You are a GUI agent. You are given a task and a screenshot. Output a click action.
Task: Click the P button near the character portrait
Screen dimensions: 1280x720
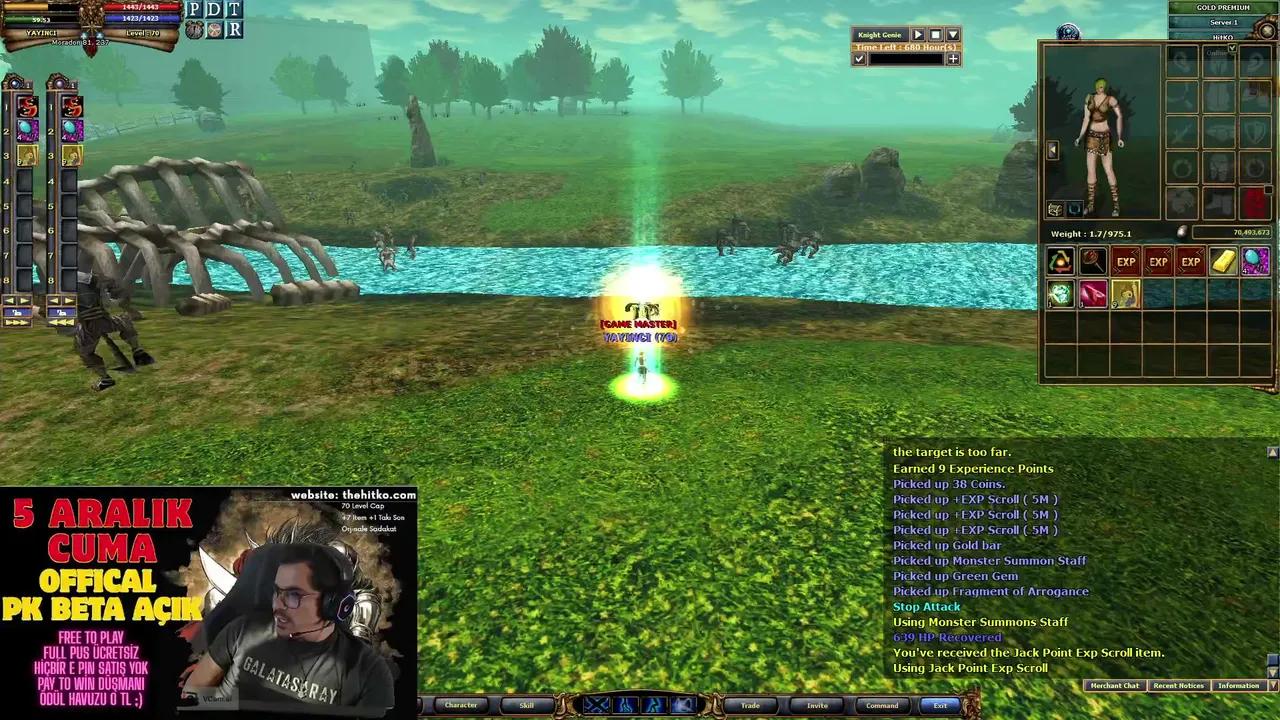[x=192, y=10]
